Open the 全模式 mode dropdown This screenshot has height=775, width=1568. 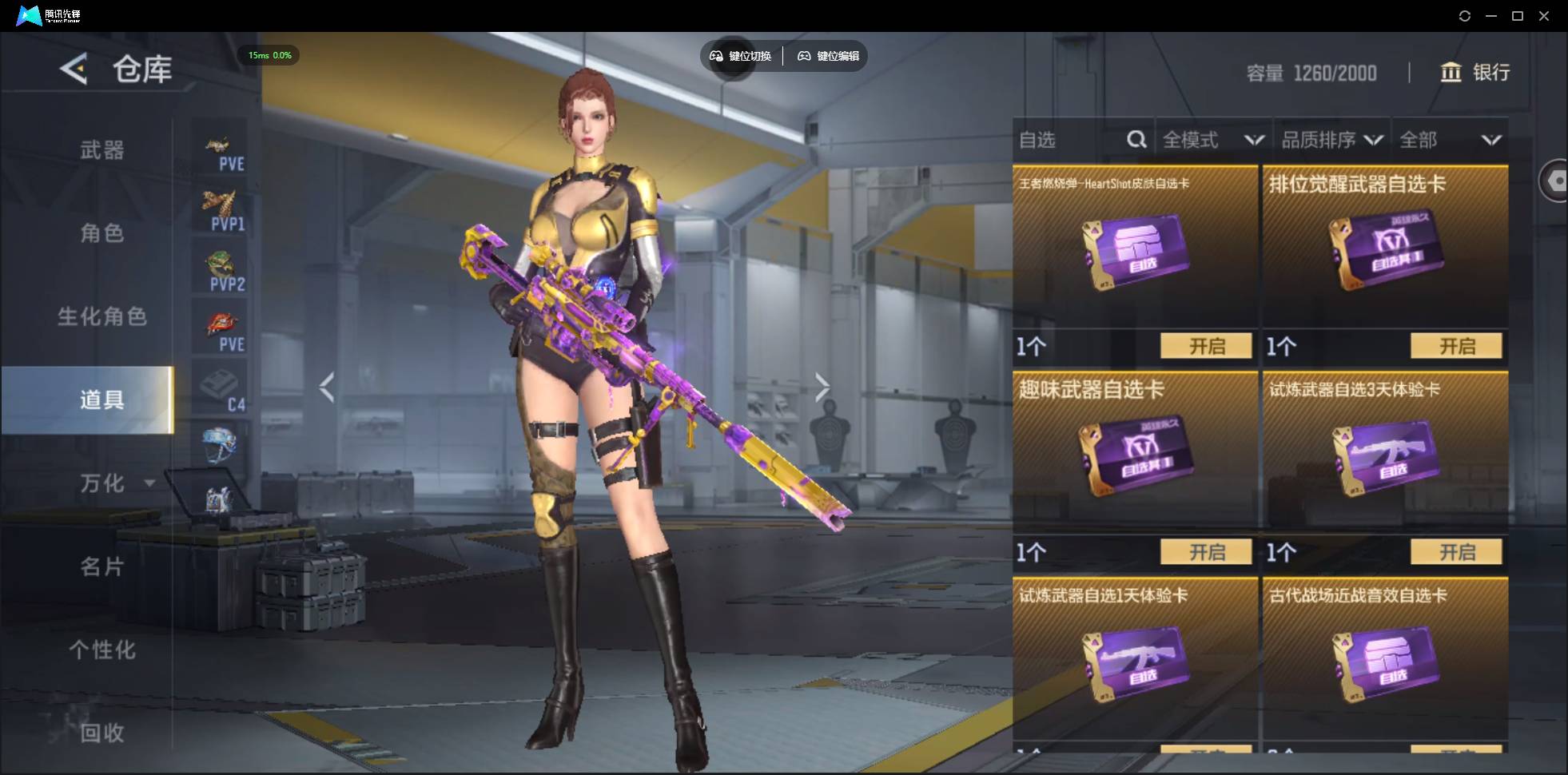(x=1212, y=141)
